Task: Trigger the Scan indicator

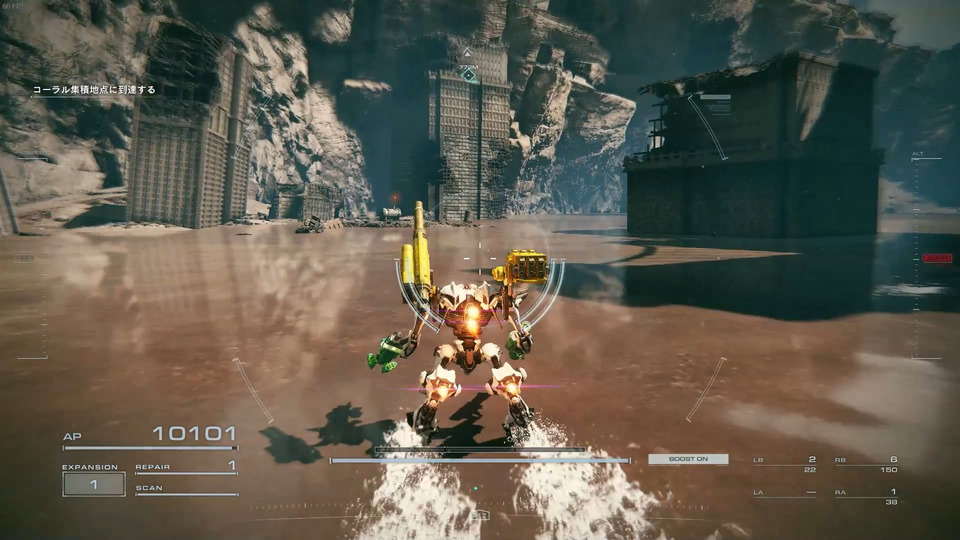Action: pos(186,489)
